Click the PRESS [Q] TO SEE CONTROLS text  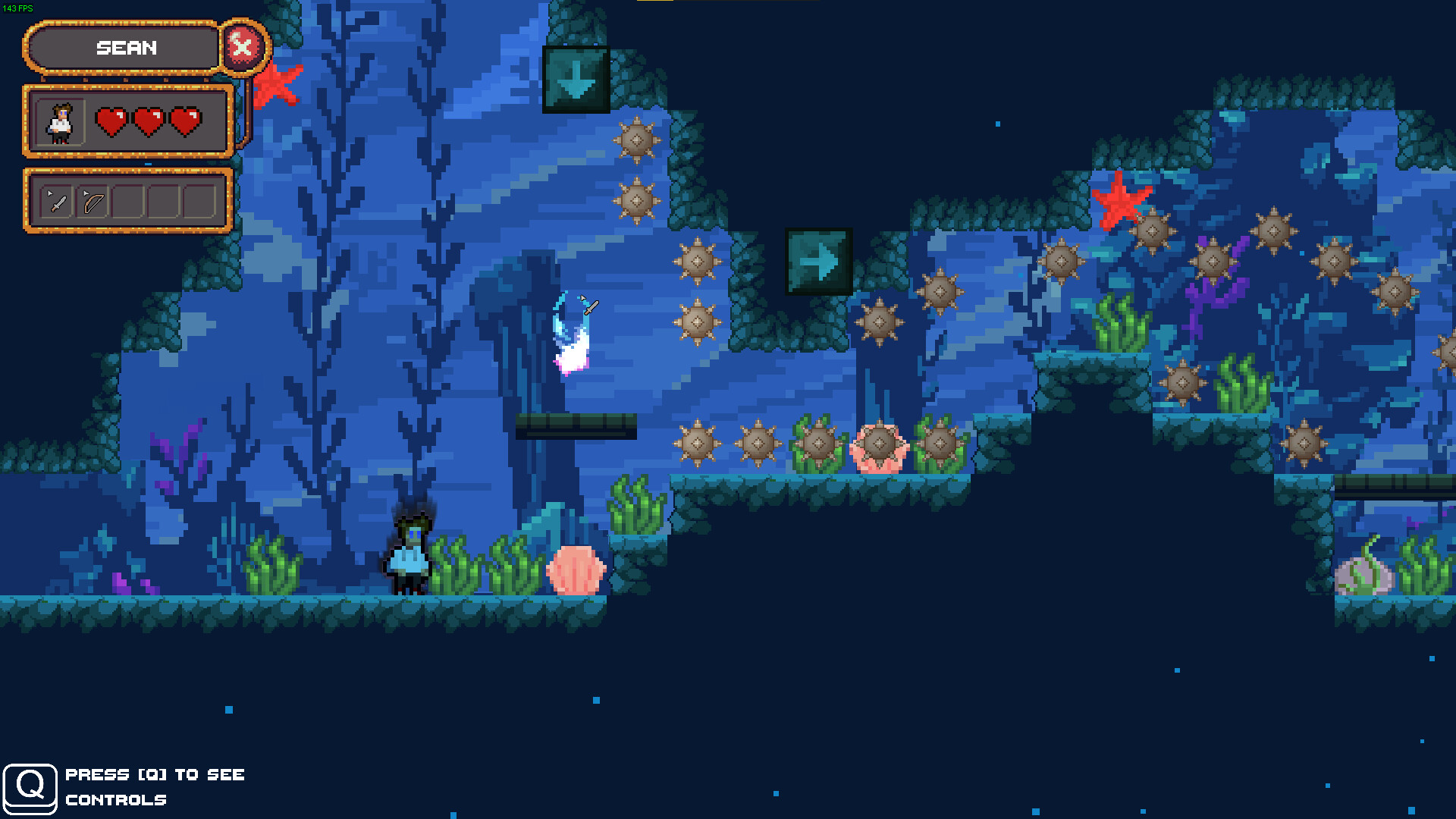(x=155, y=786)
